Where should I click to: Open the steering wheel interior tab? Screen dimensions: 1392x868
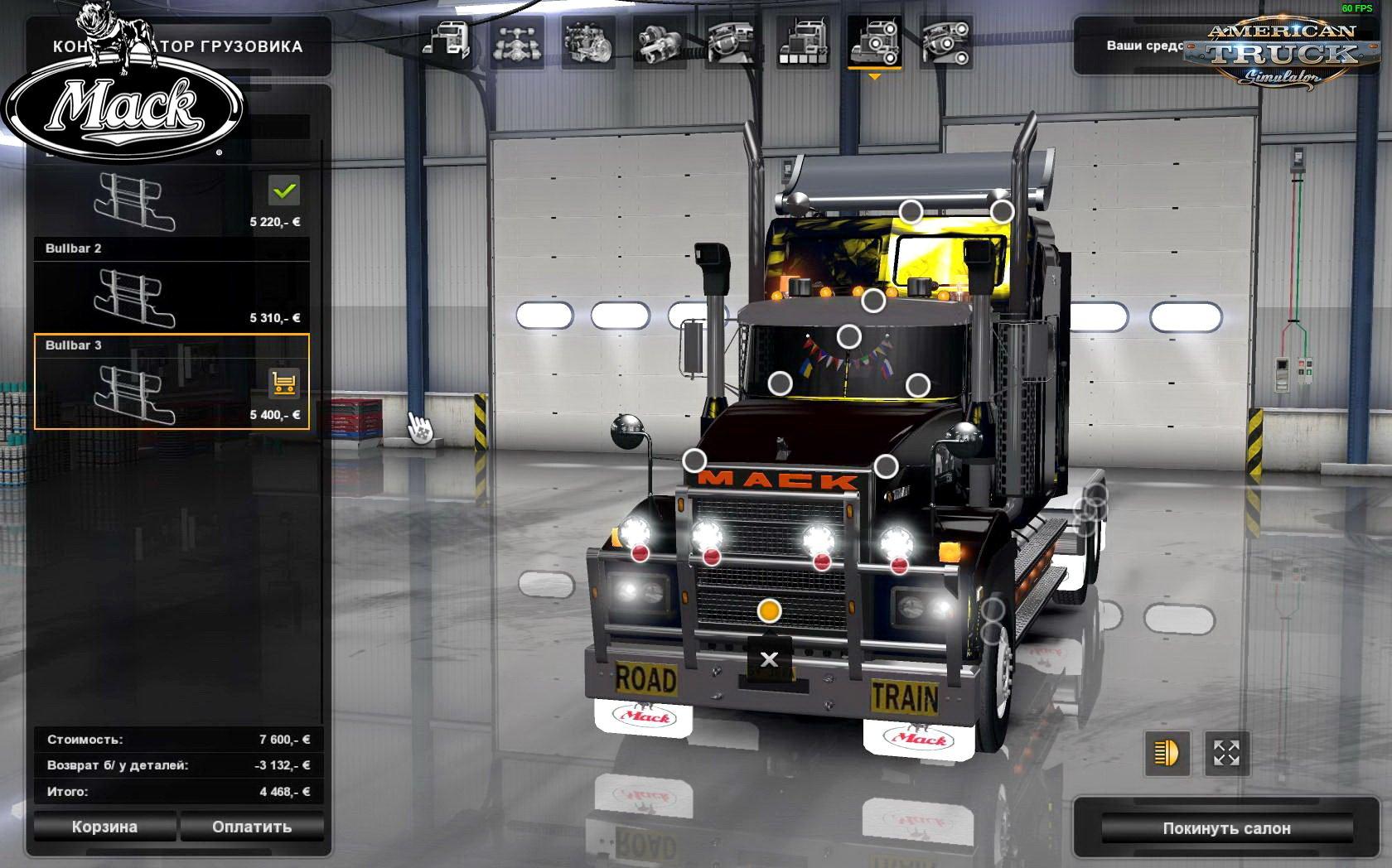[731, 41]
